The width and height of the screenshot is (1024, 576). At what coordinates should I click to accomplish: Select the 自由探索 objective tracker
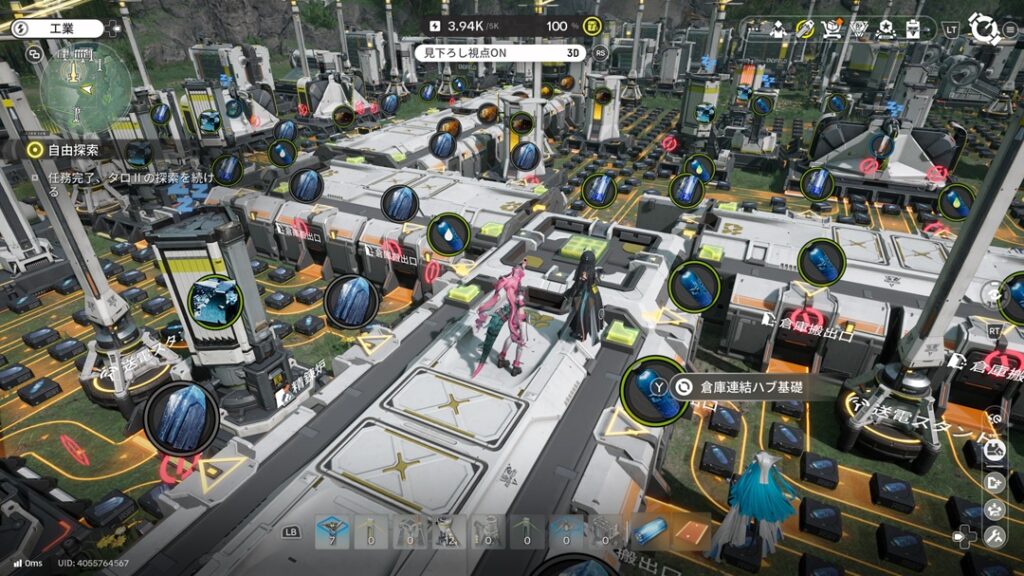pos(72,150)
